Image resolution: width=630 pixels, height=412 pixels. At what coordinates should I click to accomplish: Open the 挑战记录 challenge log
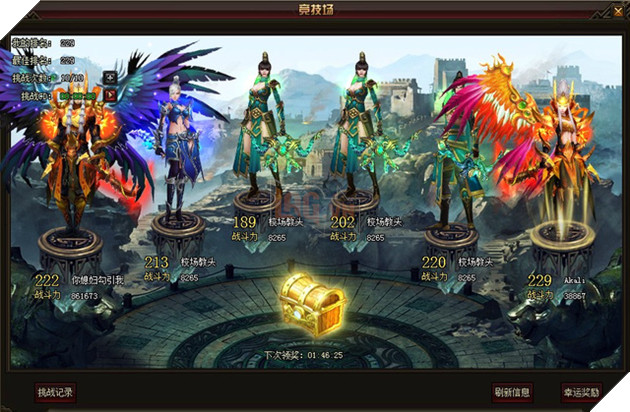(x=55, y=391)
